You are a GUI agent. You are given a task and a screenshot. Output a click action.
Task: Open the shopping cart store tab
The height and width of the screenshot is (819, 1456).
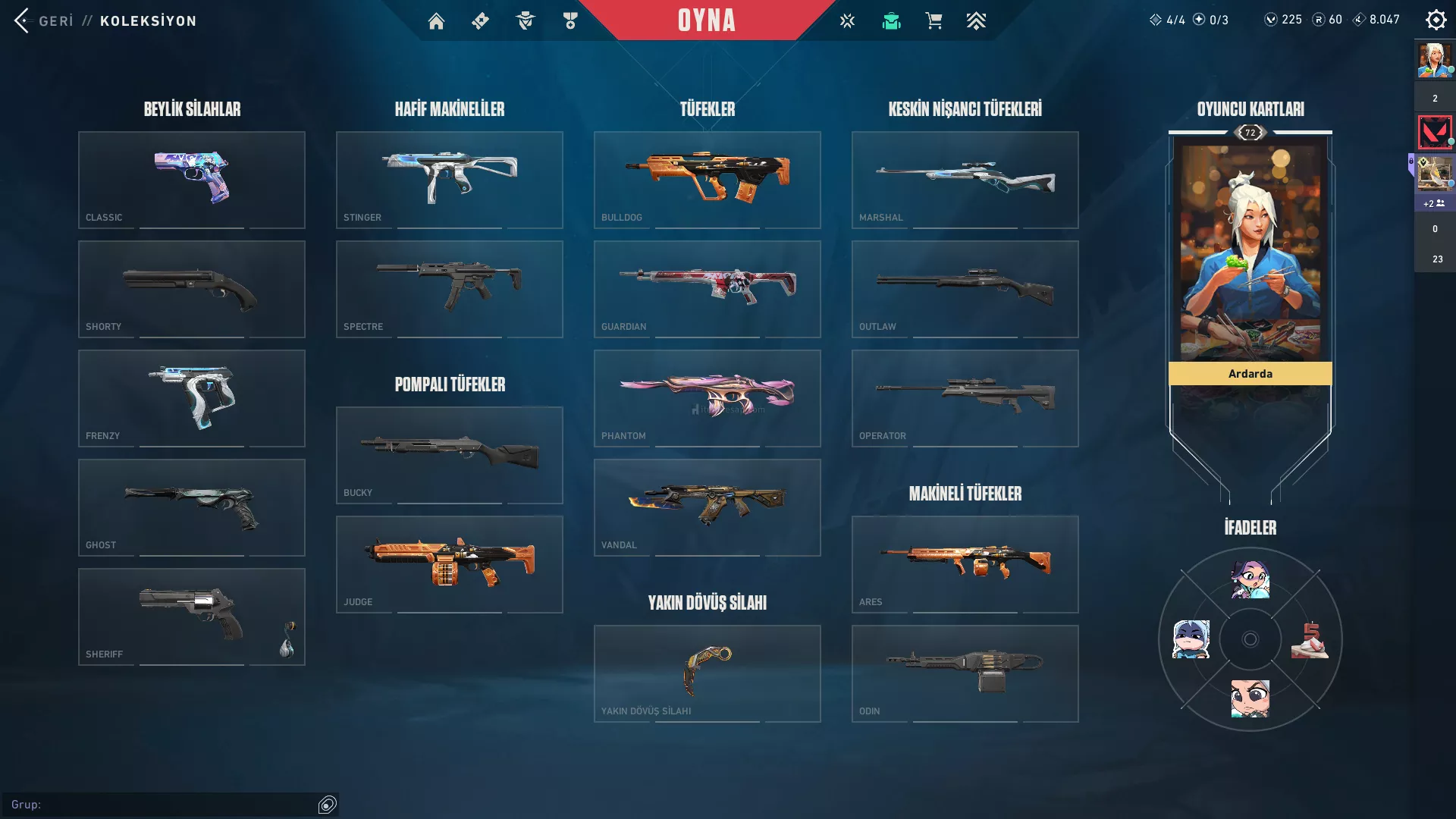point(934,21)
